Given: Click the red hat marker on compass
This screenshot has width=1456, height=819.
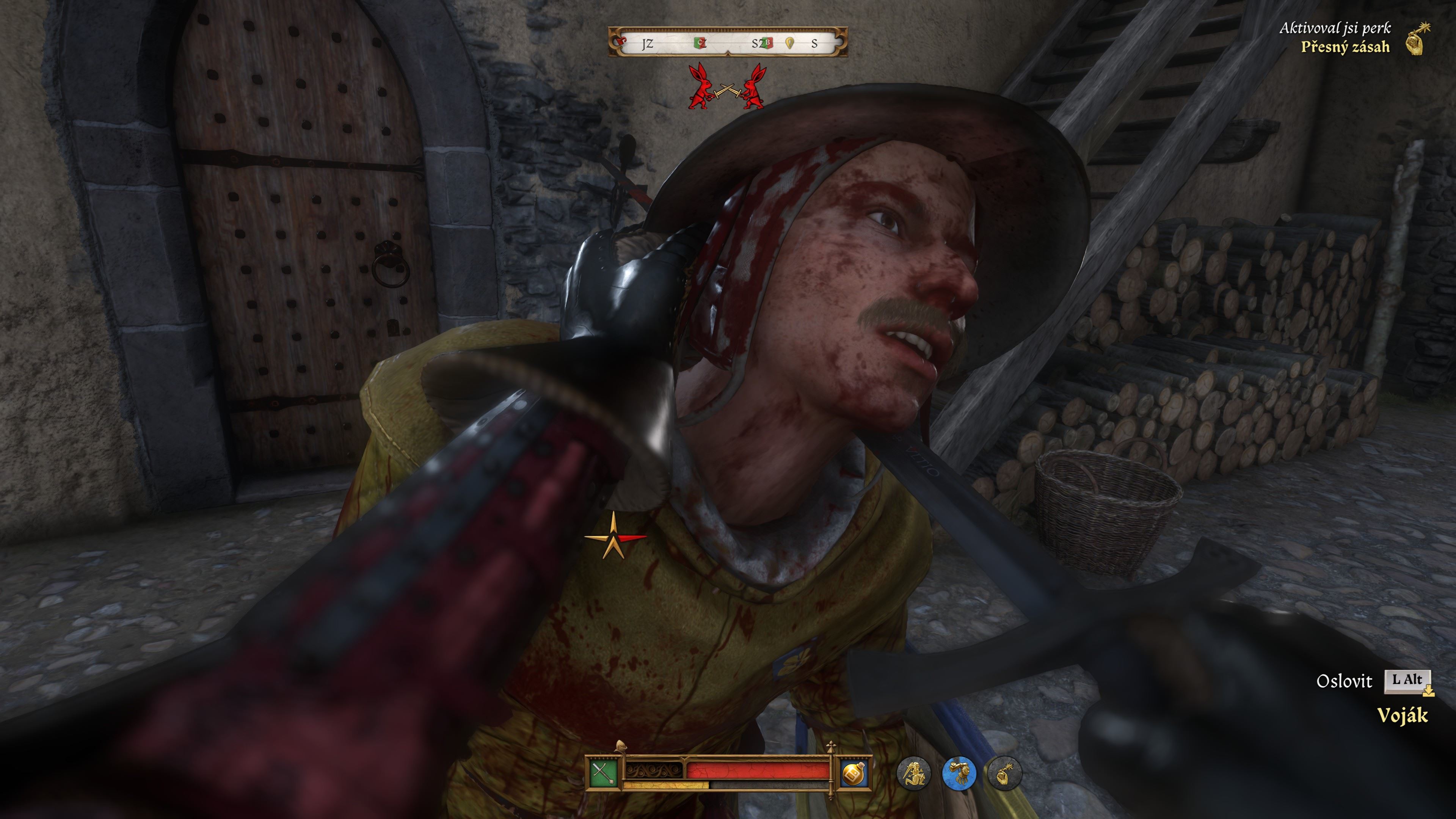Looking at the screenshot, I should pyautogui.click(x=623, y=41).
